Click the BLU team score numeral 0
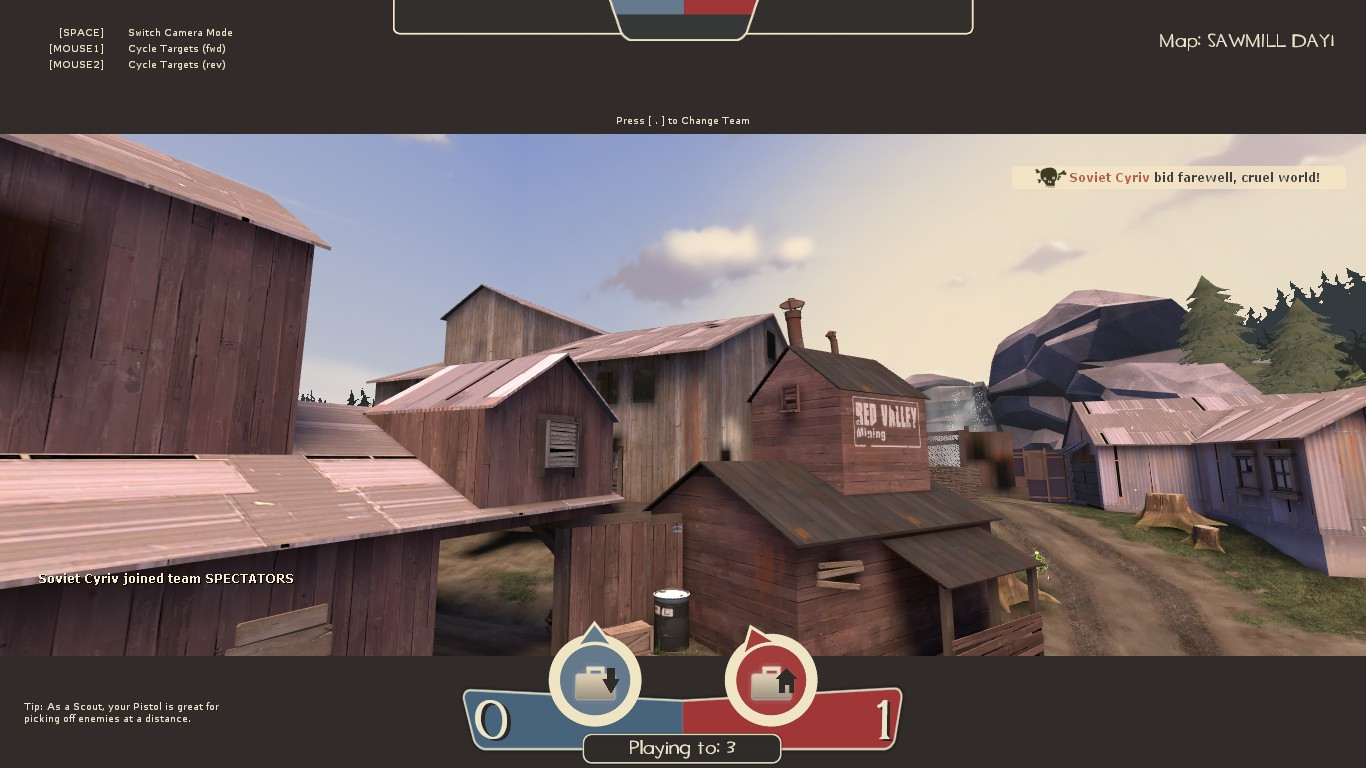The height and width of the screenshot is (768, 1366). pyautogui.click(x=492, y=719)
